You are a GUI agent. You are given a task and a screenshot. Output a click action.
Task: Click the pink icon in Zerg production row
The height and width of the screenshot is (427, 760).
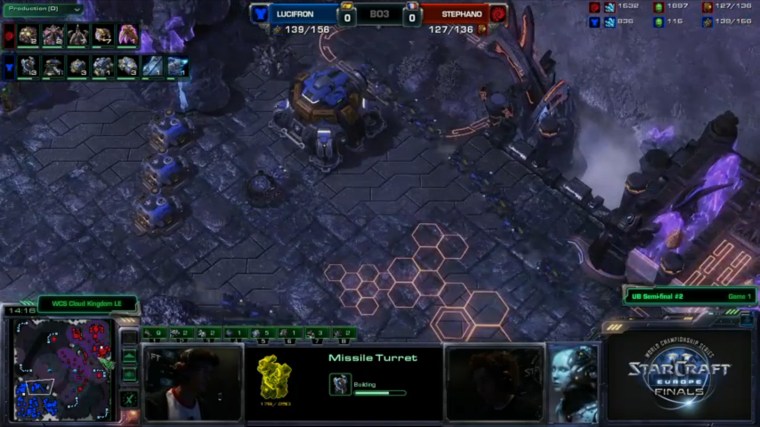click(x=129, y=36)
